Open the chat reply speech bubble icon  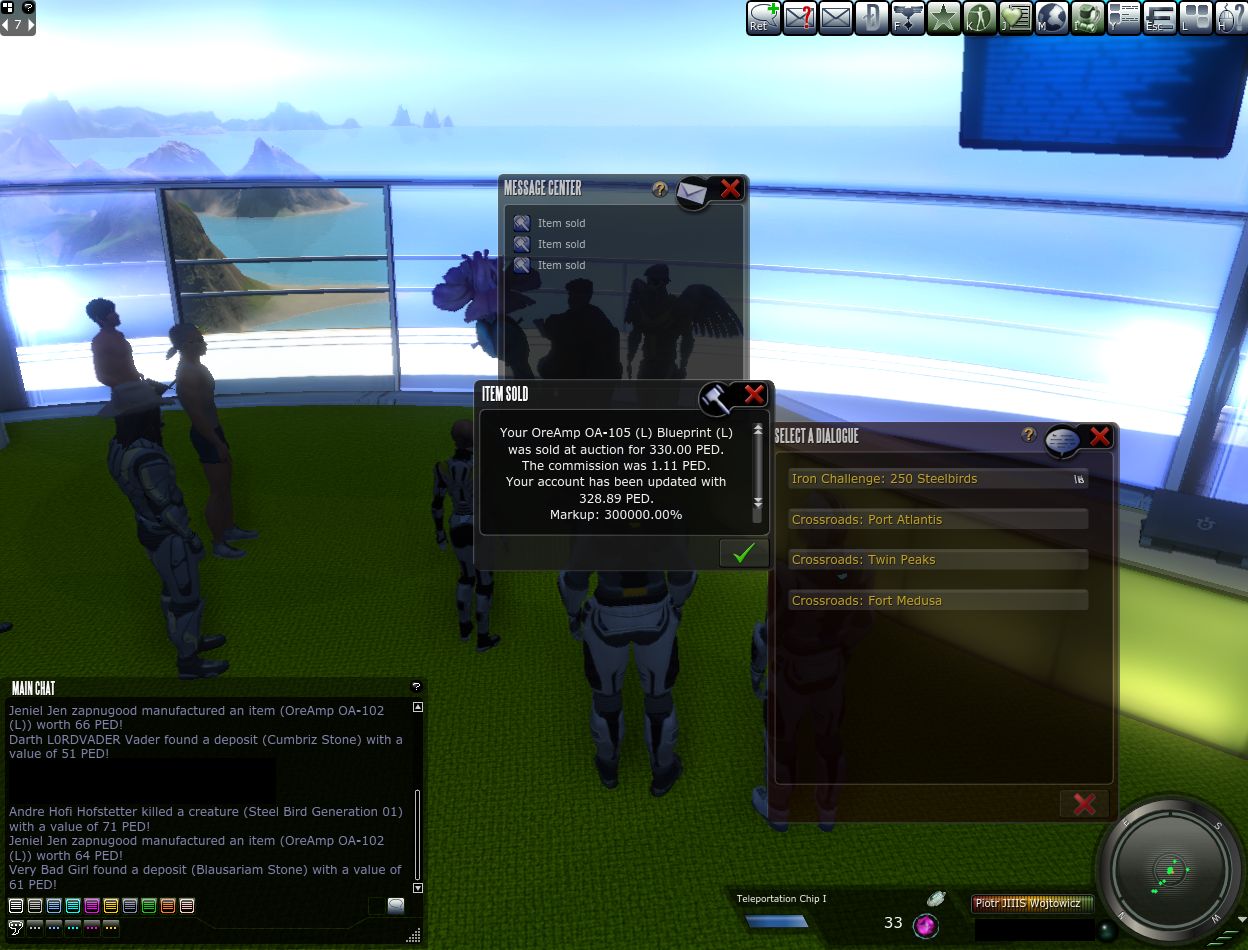[x=396, y=906]
